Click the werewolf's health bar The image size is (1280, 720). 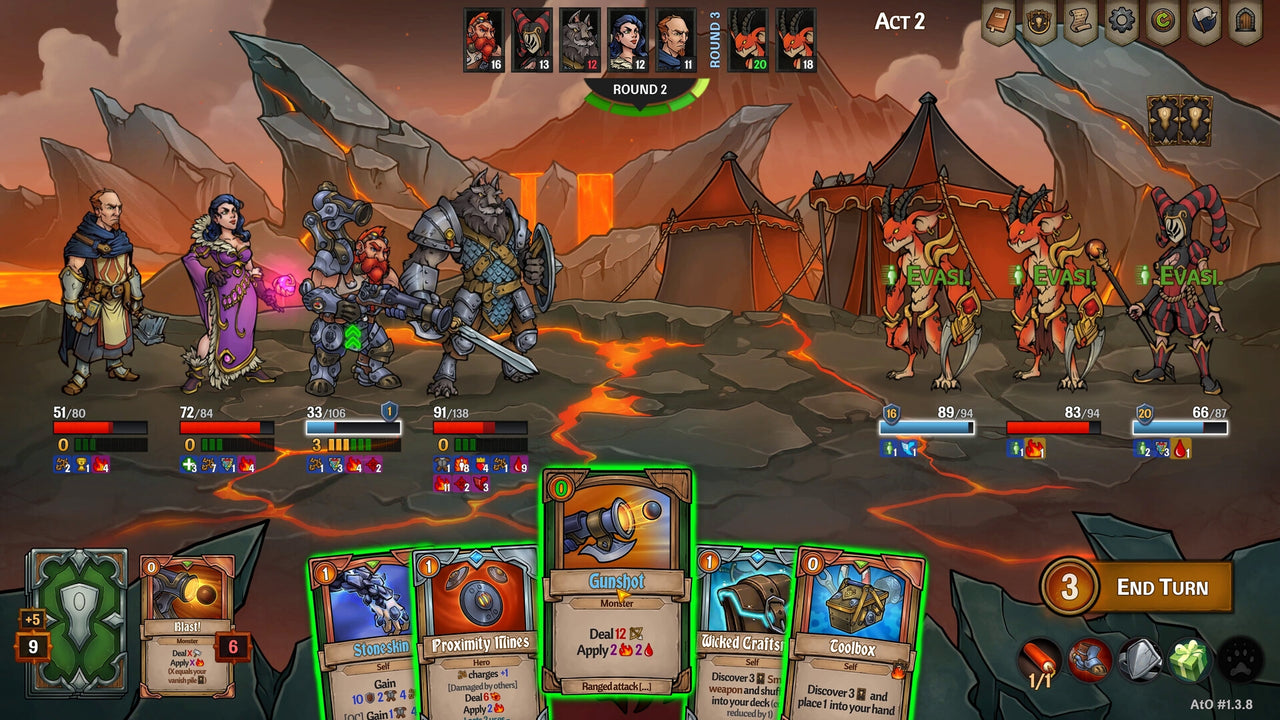[480, 425]
